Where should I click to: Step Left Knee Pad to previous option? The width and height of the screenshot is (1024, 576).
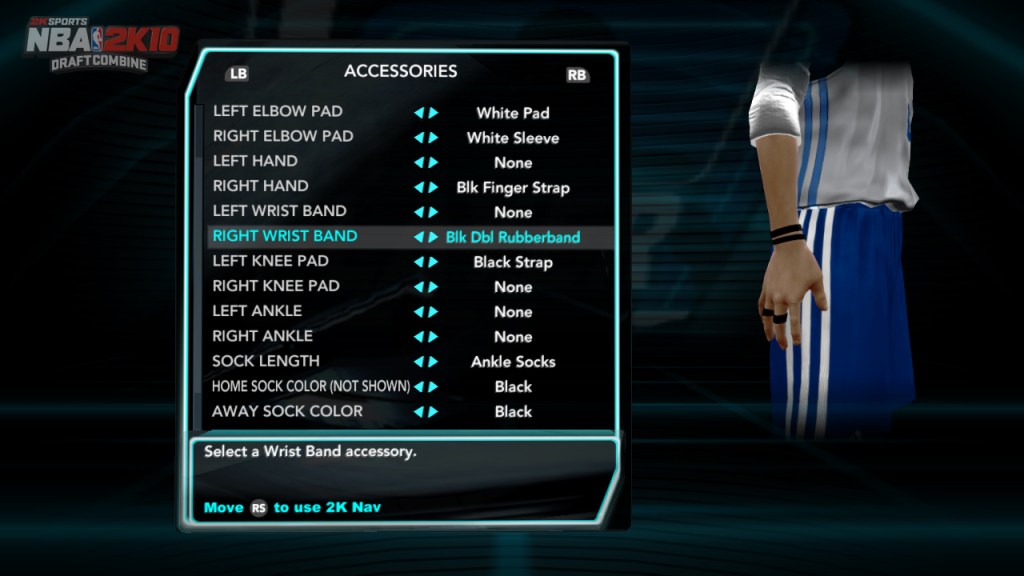(x=419, y=263)
